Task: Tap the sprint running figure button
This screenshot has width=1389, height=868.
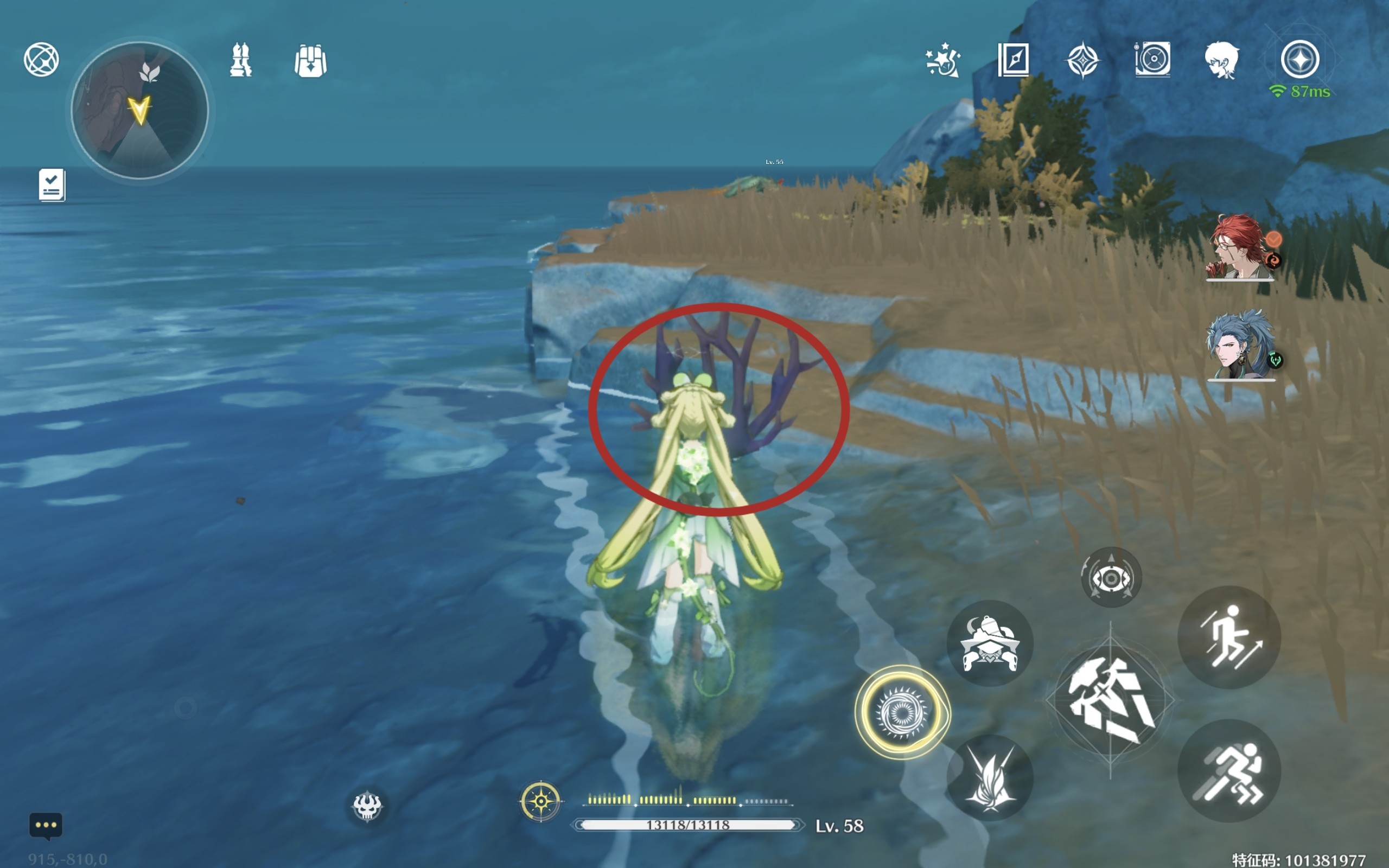Action: [x=1229, y=771]
